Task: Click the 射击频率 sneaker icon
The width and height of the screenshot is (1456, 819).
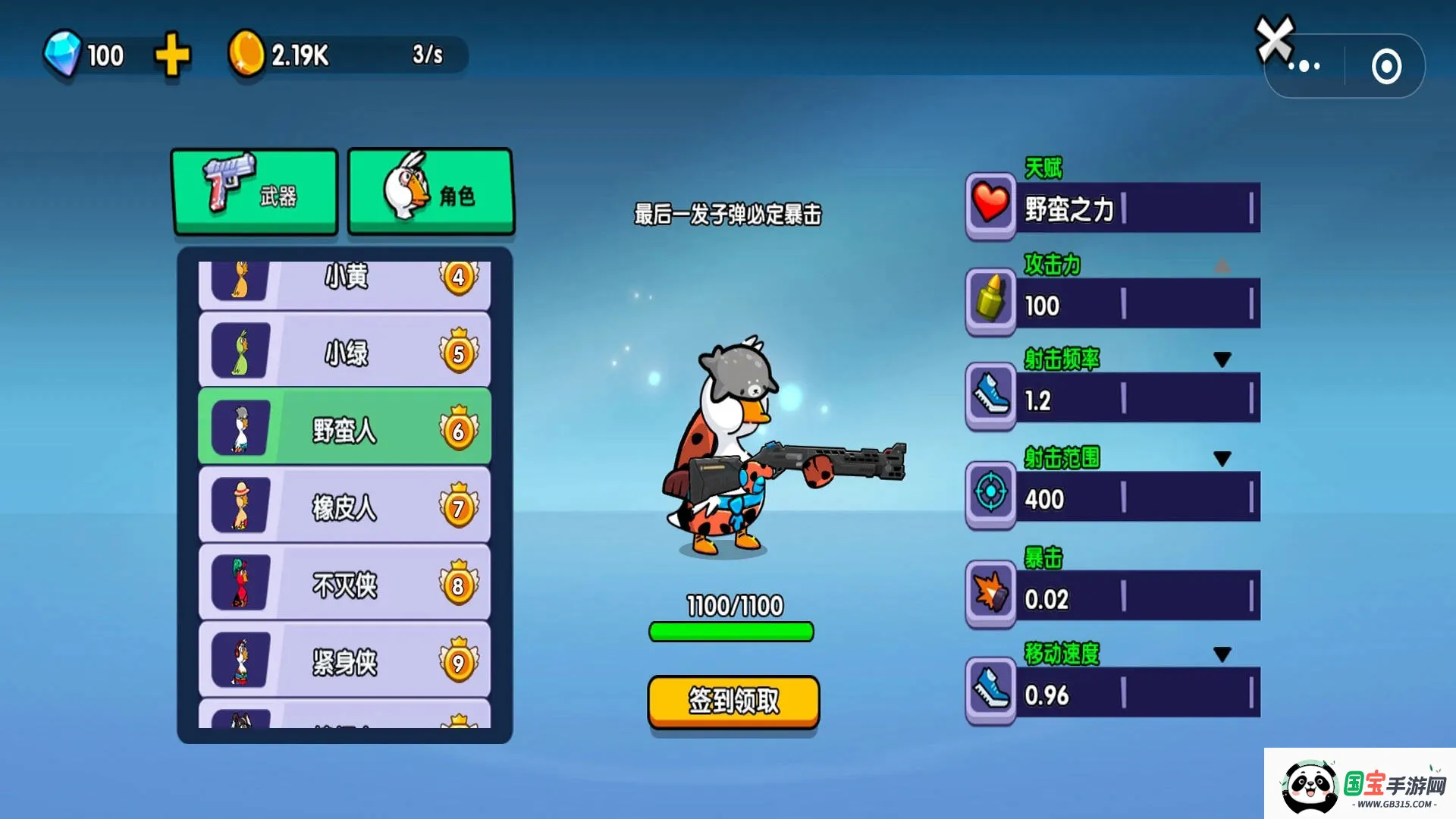Action: (990, 396)
